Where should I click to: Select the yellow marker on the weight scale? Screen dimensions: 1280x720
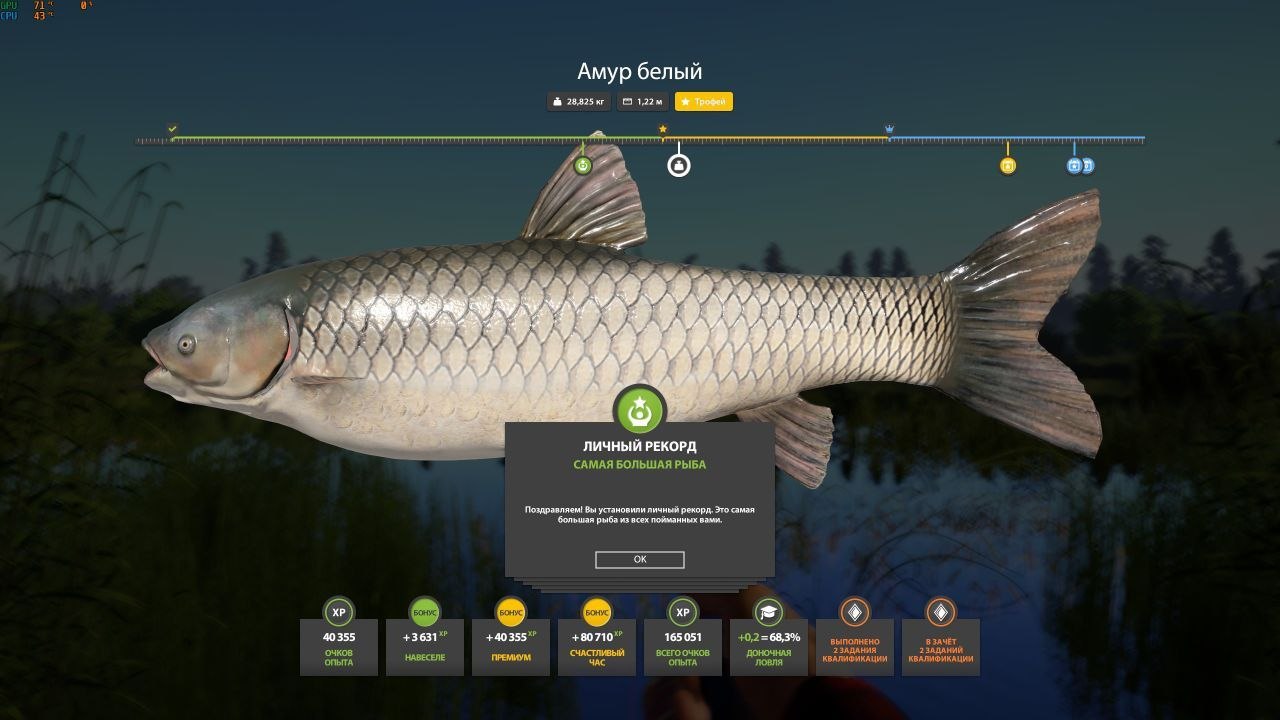pos(1008,166)
